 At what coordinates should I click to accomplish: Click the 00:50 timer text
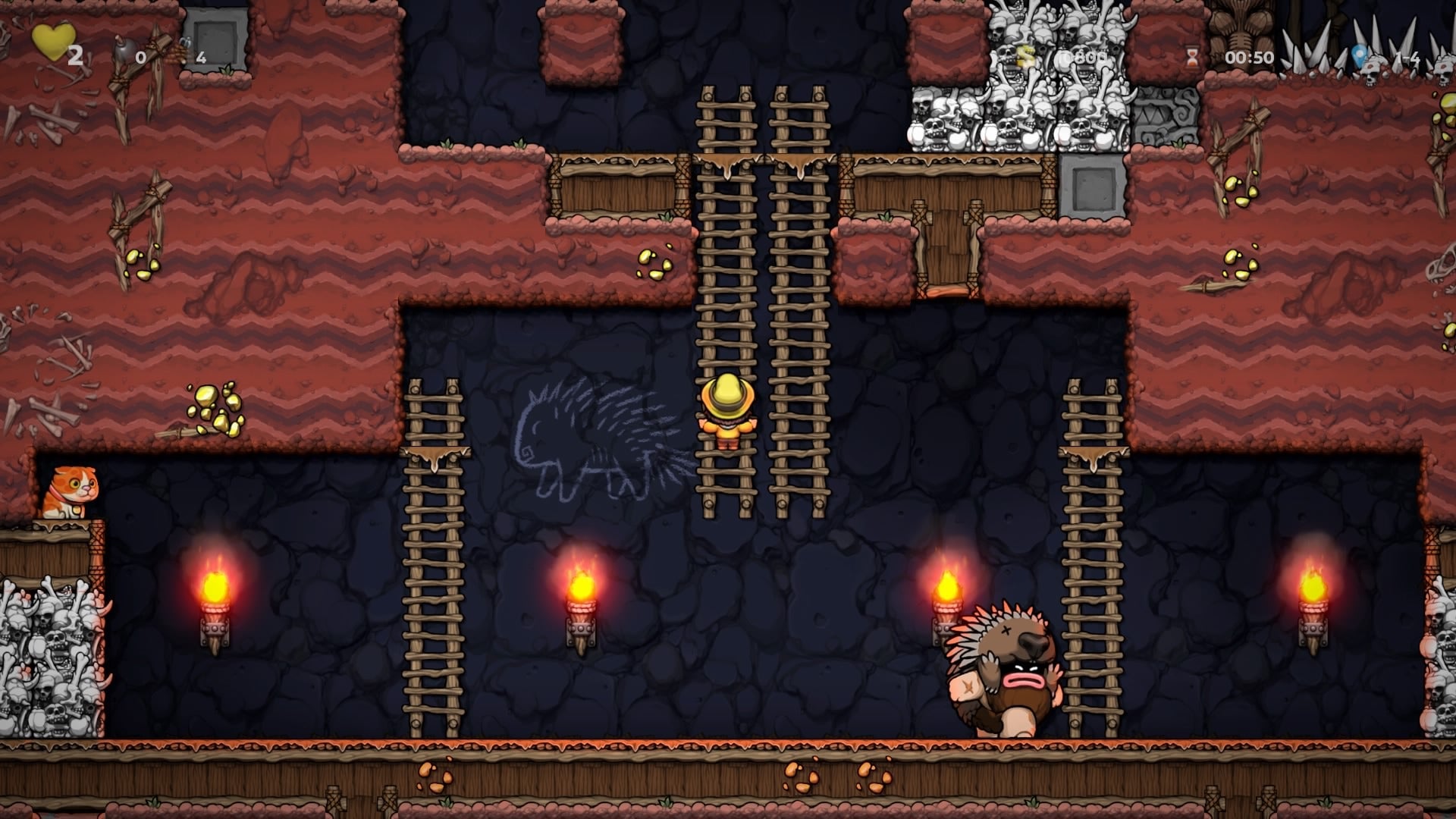1249,57
